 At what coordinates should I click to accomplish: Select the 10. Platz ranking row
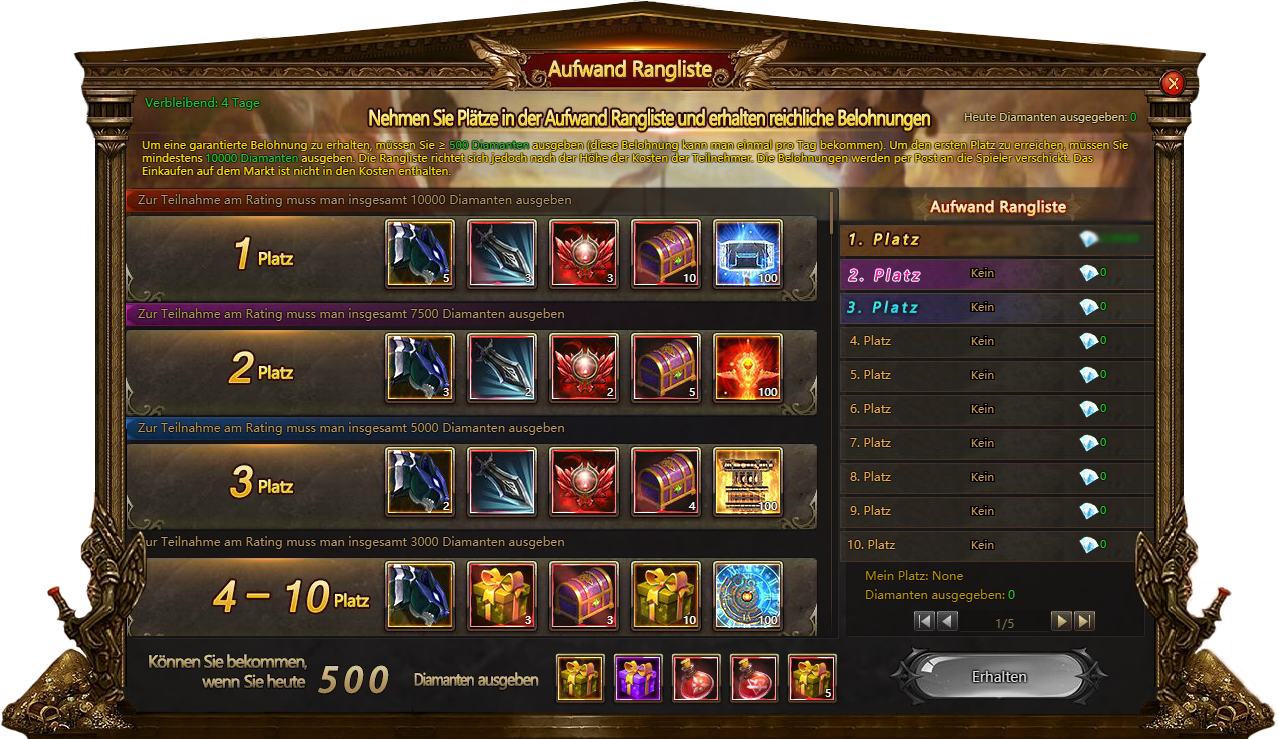pos(997,545)
